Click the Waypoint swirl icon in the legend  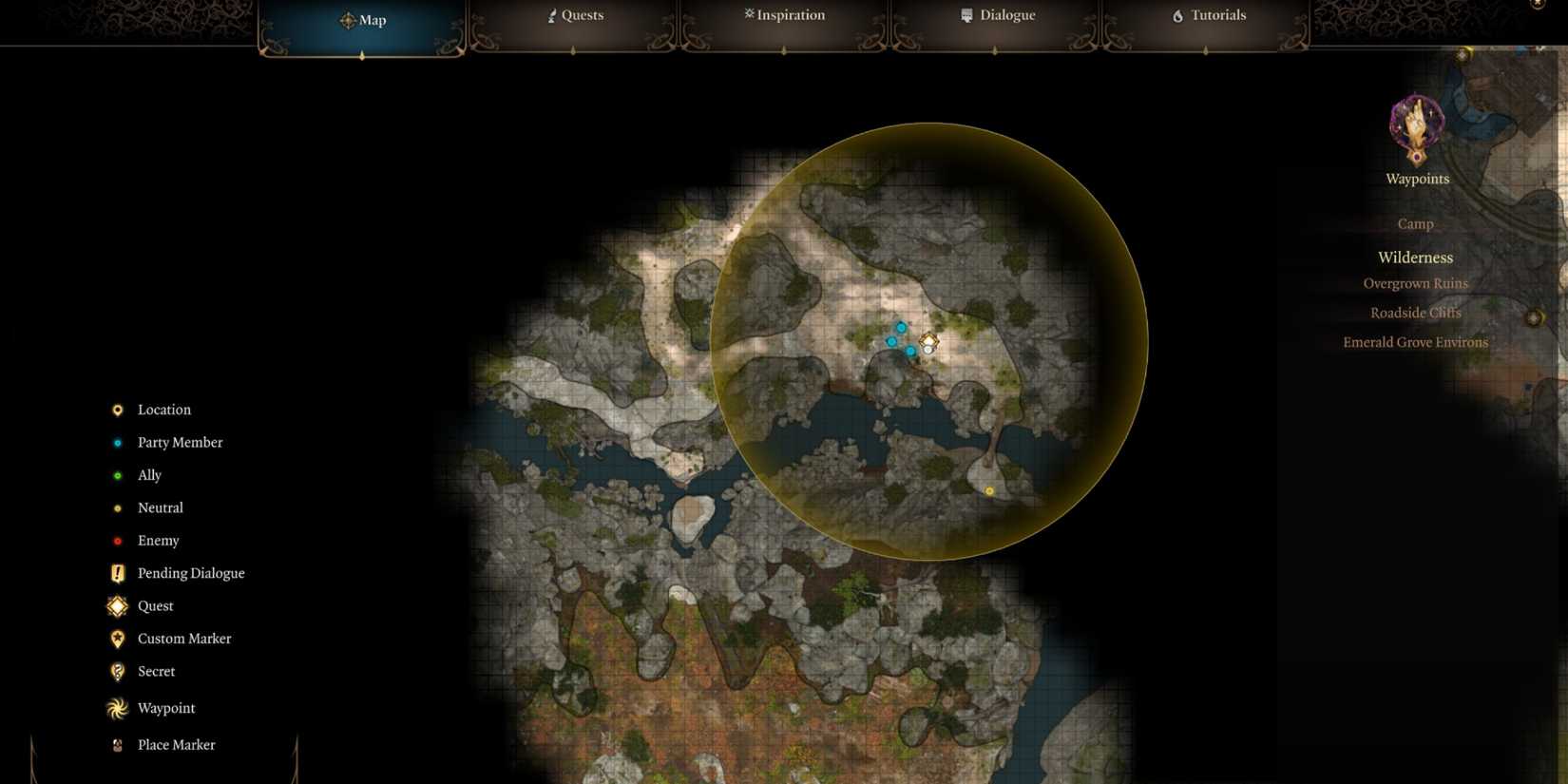click(117, 708)
